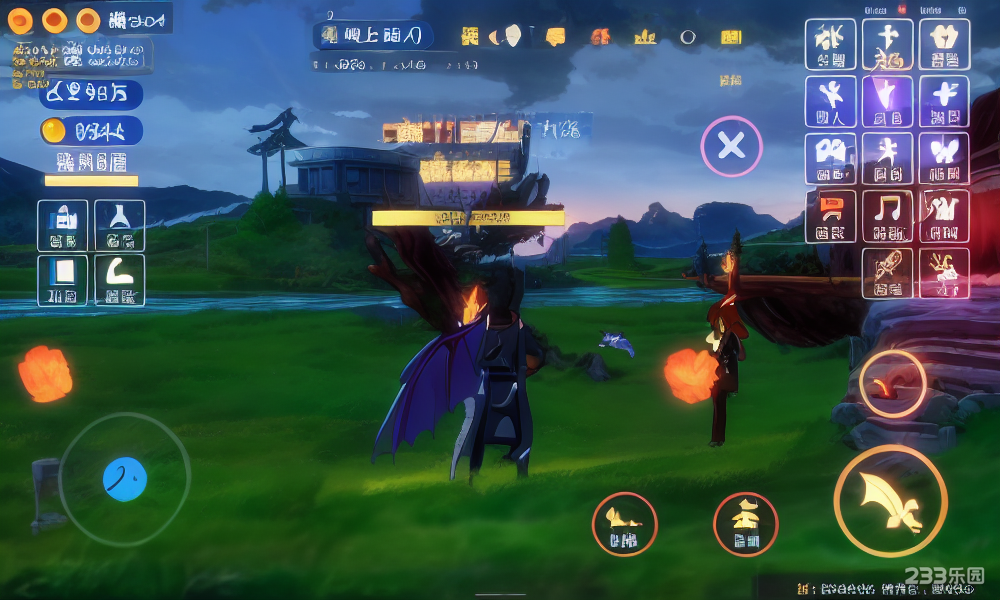Open the golden sword tile in the bottom grid row
1000x600 pixels.
887,273
